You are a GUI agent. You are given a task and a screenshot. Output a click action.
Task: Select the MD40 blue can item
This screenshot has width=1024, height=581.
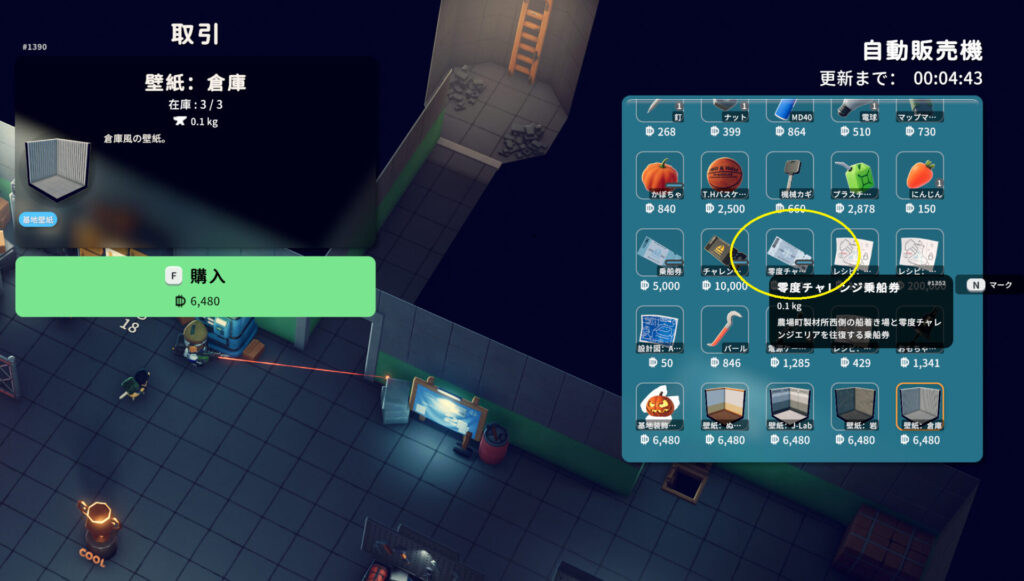790,110
